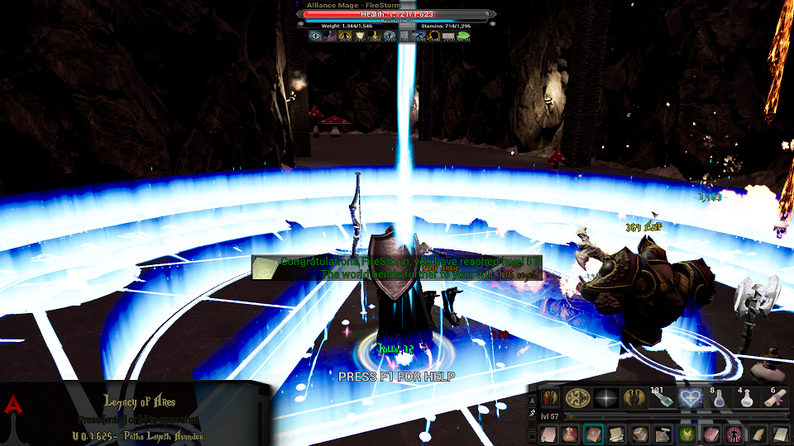The image size is (794, 446).
Task: Click the green cloud buff icon
Action: point(463,36)
